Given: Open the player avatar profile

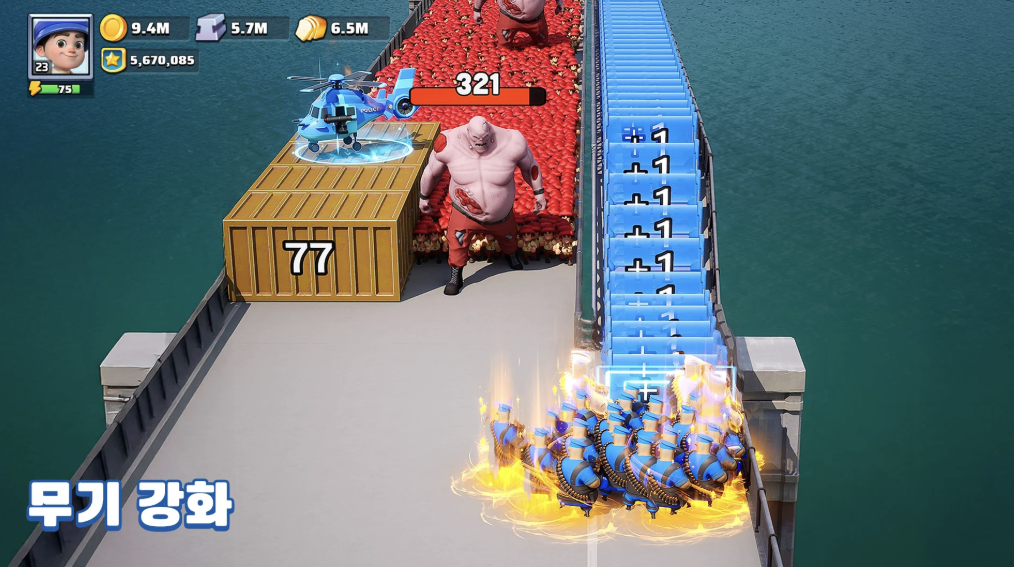Looking at the screenshot, I should click(60, 45).
